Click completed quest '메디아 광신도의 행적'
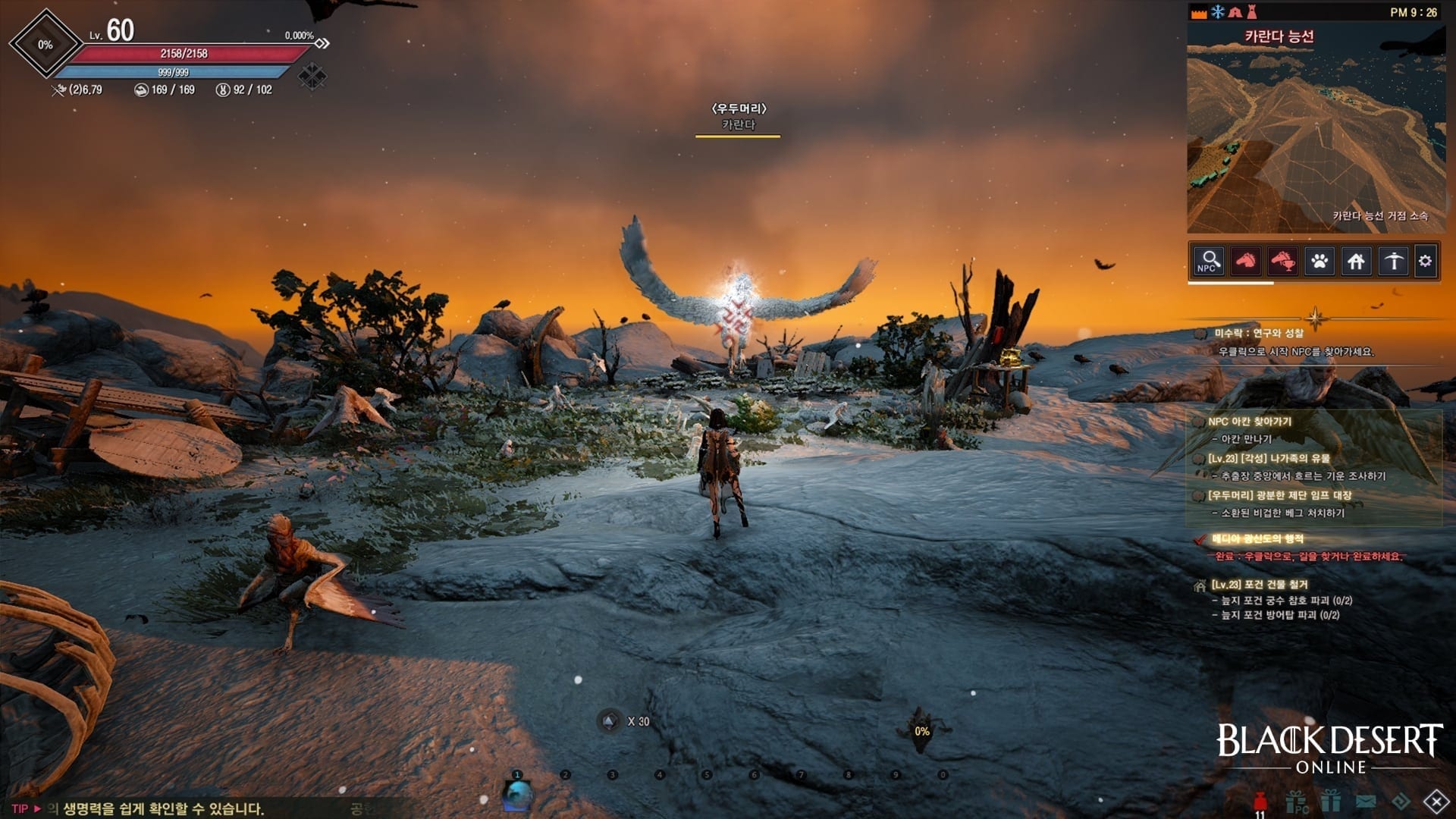Screen dimensions: 1456x819 [1257, 539]
